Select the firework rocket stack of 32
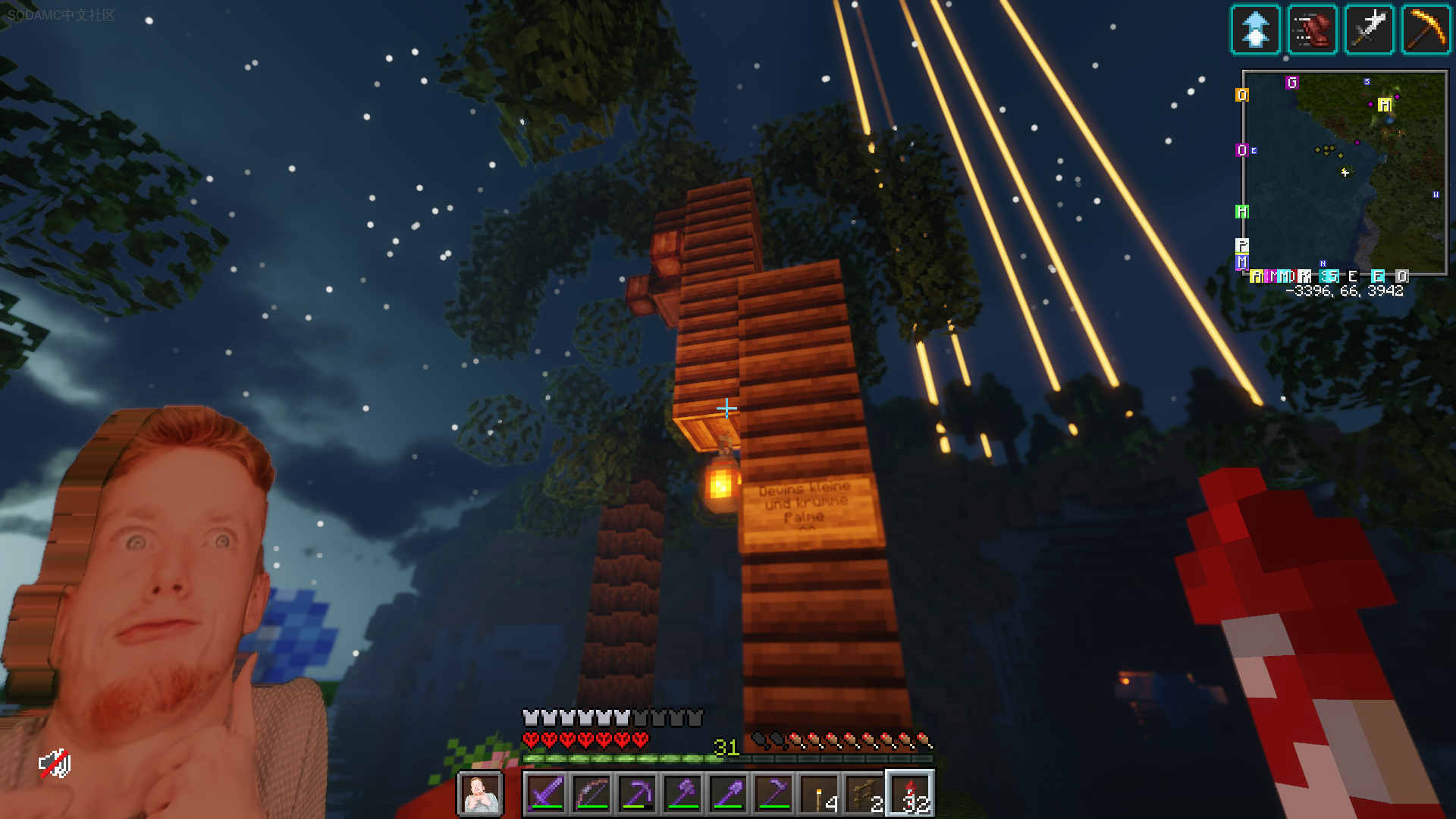The image size is (1456, 819). point(911,794)
